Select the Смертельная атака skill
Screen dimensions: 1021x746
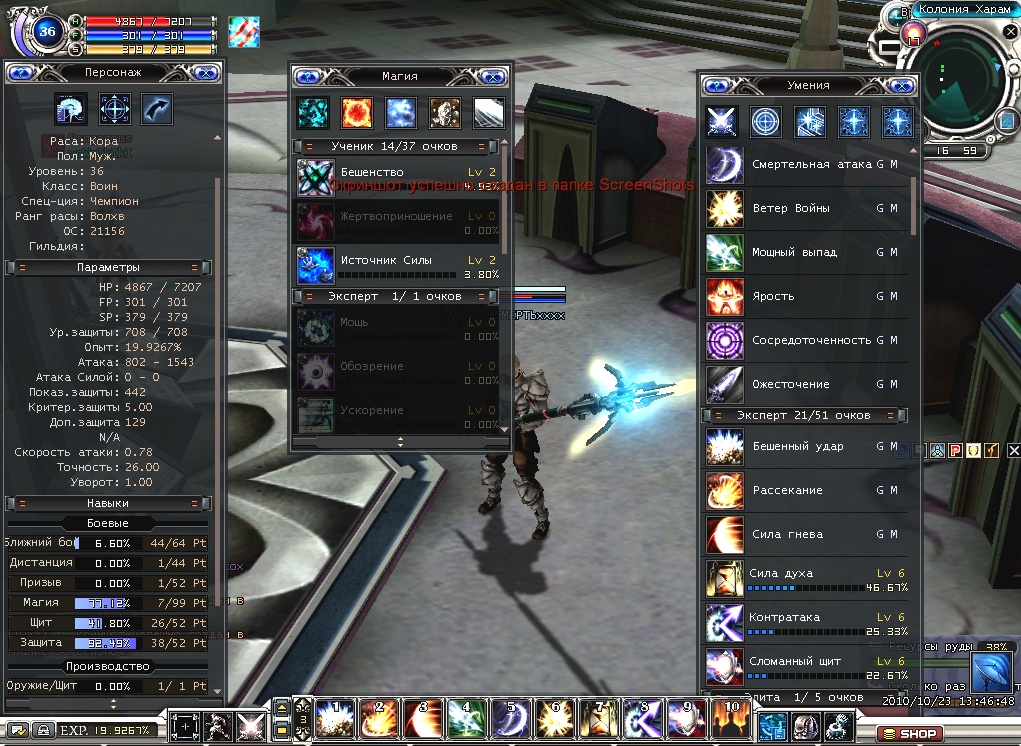[x=722, y=164]
